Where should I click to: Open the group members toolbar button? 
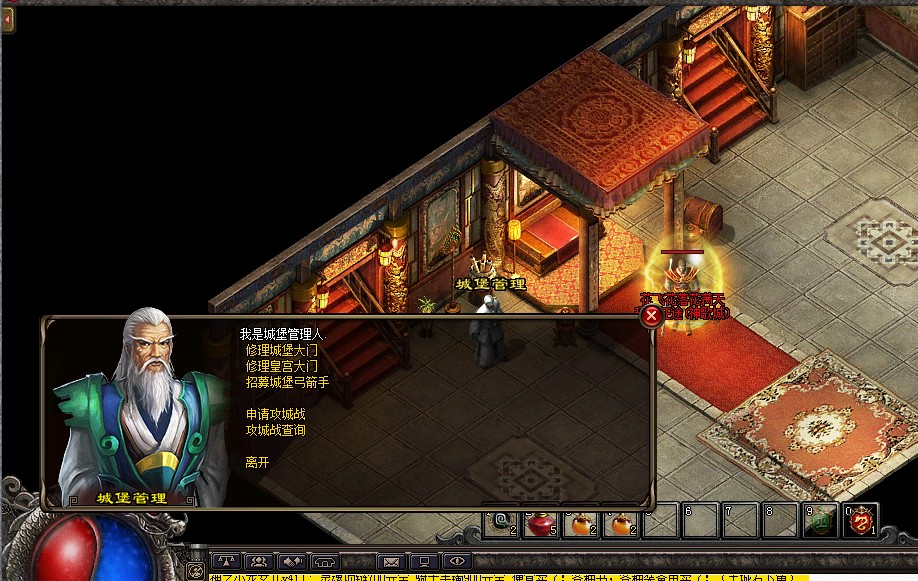(259, 562)
